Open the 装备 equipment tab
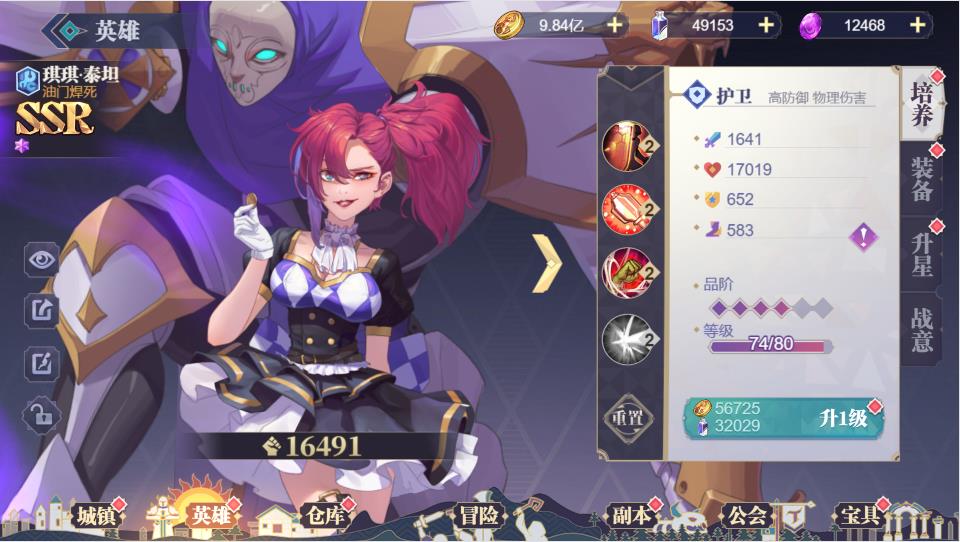This screenshot has height=542, width=960. point(921,180)
